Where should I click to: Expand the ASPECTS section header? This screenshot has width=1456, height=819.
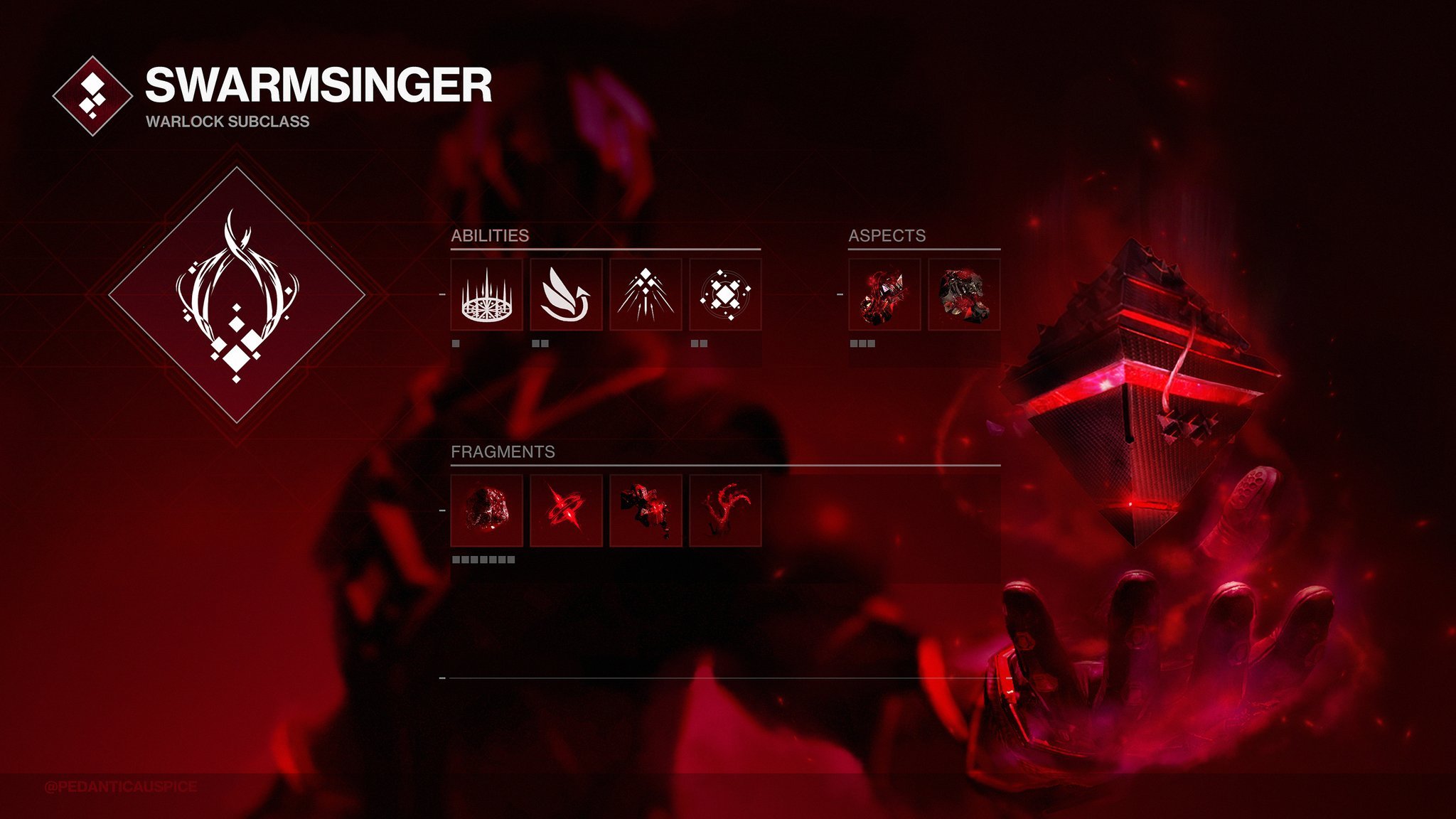pos(887,237)
